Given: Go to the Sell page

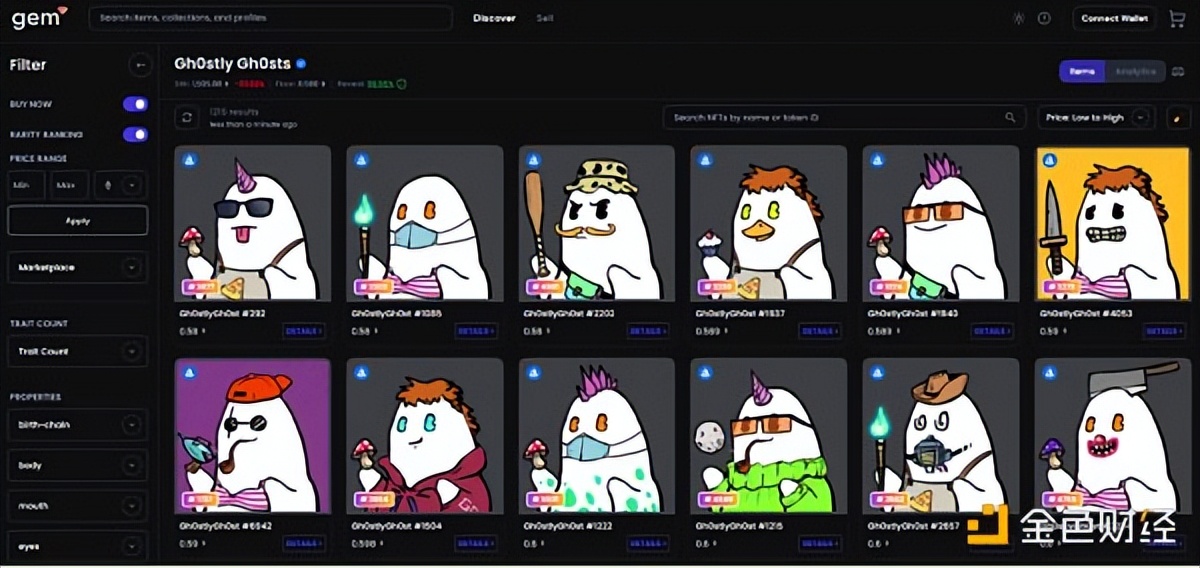Looking at the screenshot, I should [x=545, y=18].
